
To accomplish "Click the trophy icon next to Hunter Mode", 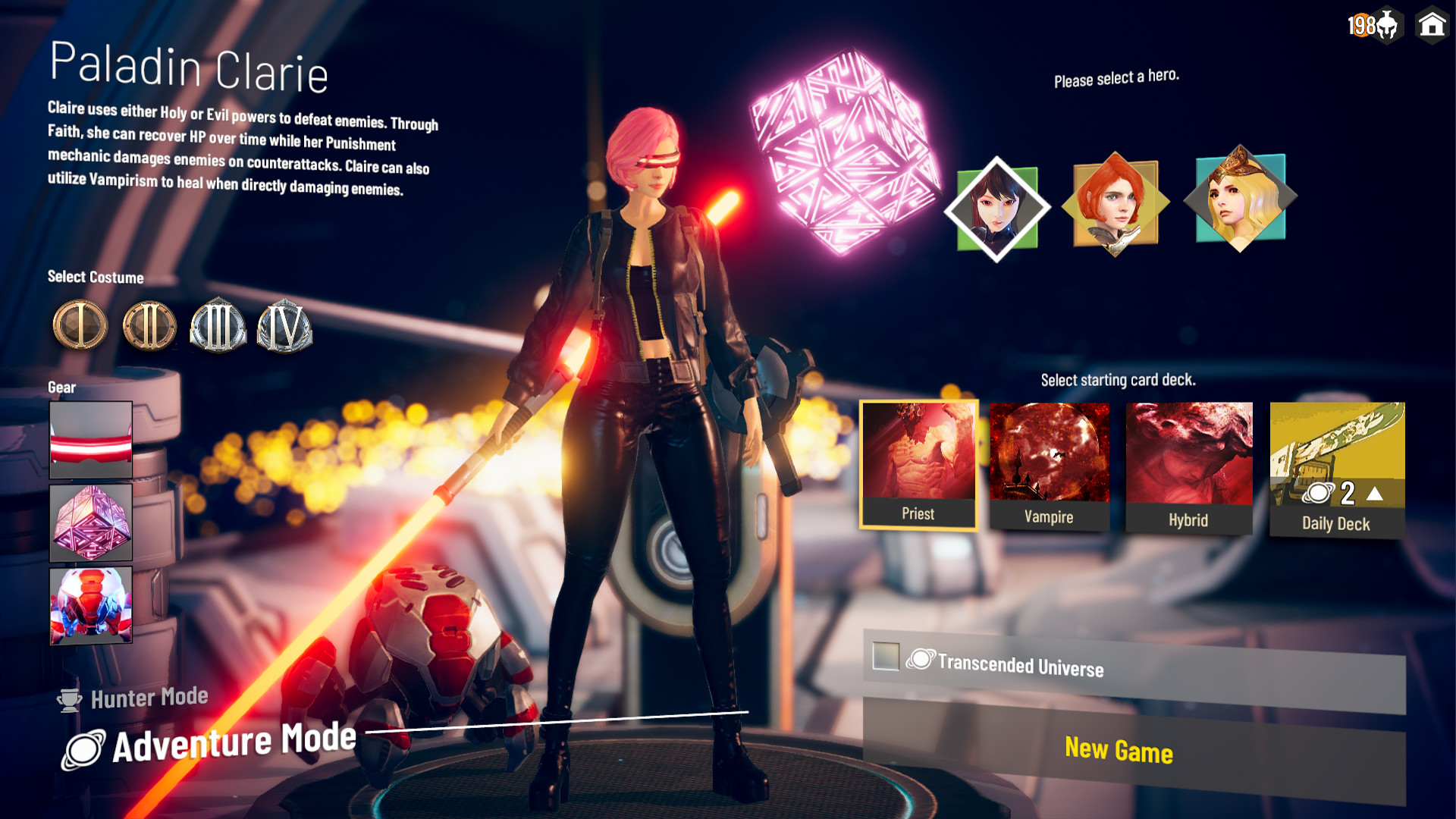I will tap(68, 698).
